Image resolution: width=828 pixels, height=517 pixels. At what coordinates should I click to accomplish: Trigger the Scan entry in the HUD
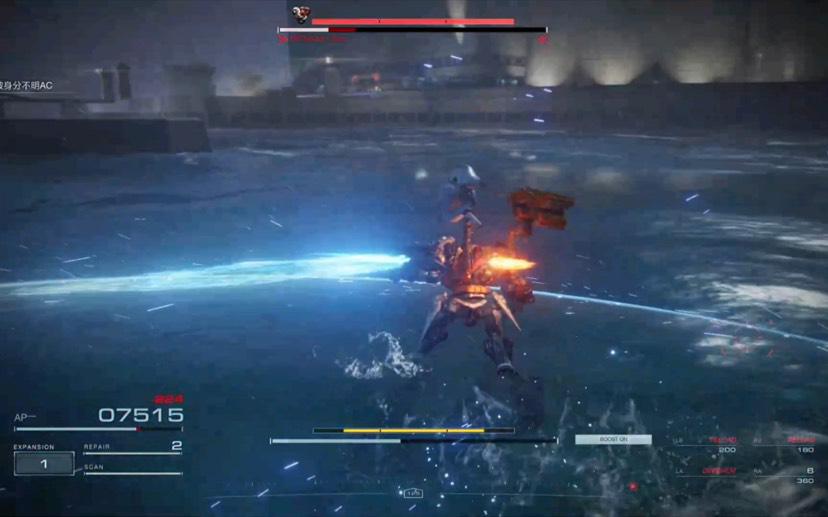pos(133,468)
